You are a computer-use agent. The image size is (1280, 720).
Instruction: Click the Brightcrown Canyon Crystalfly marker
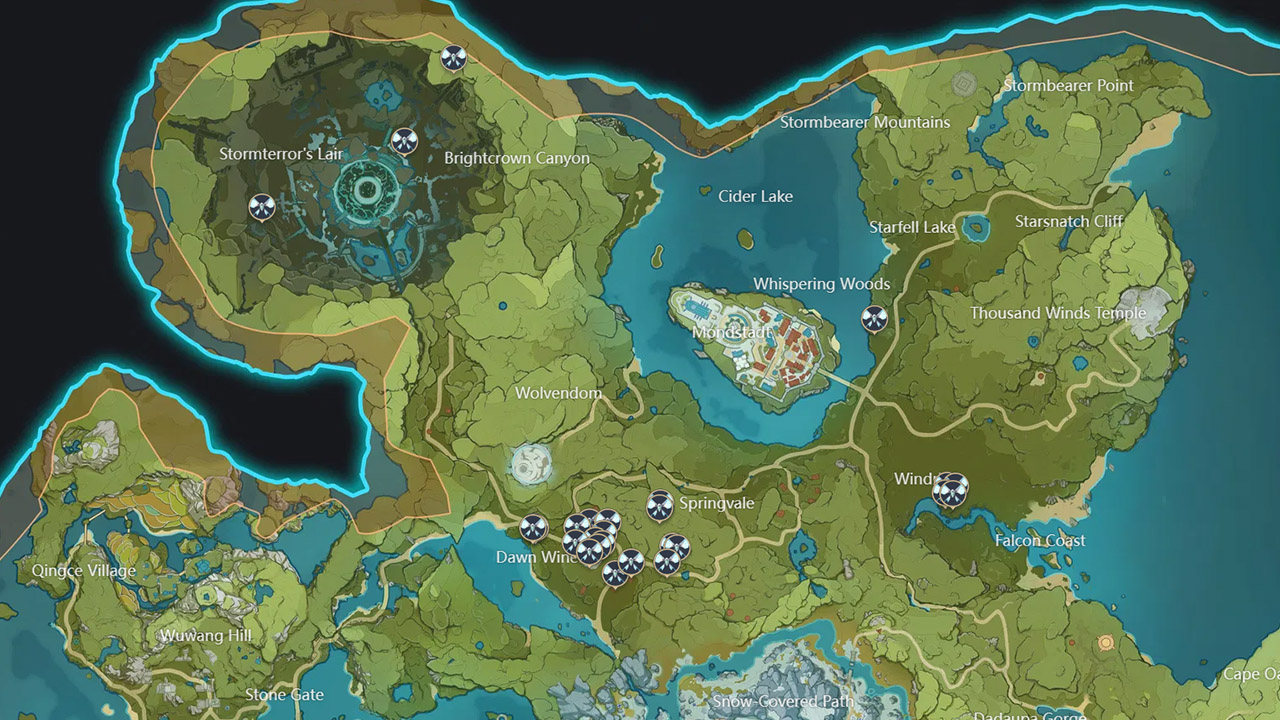coord(405,138)
